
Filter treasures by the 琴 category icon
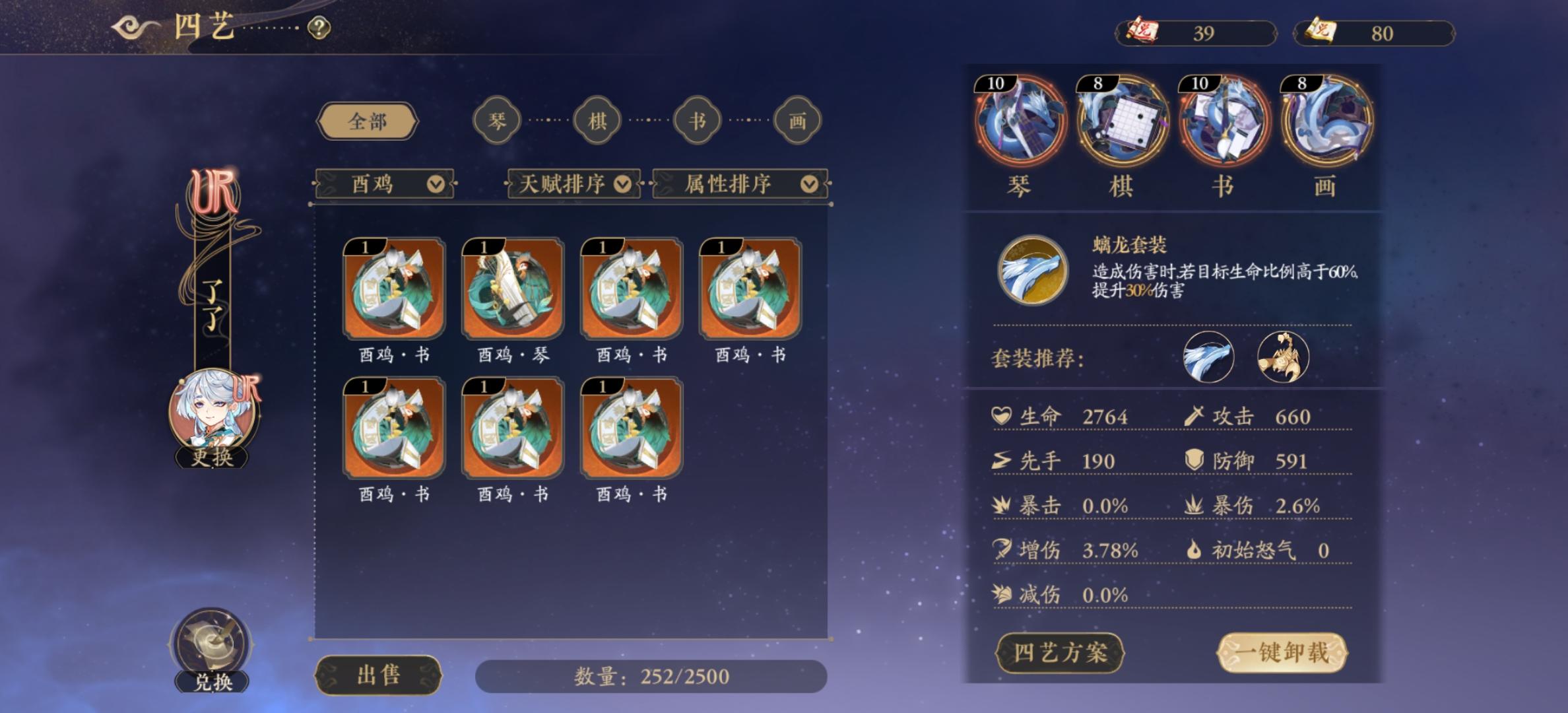[x=497, y=121]
